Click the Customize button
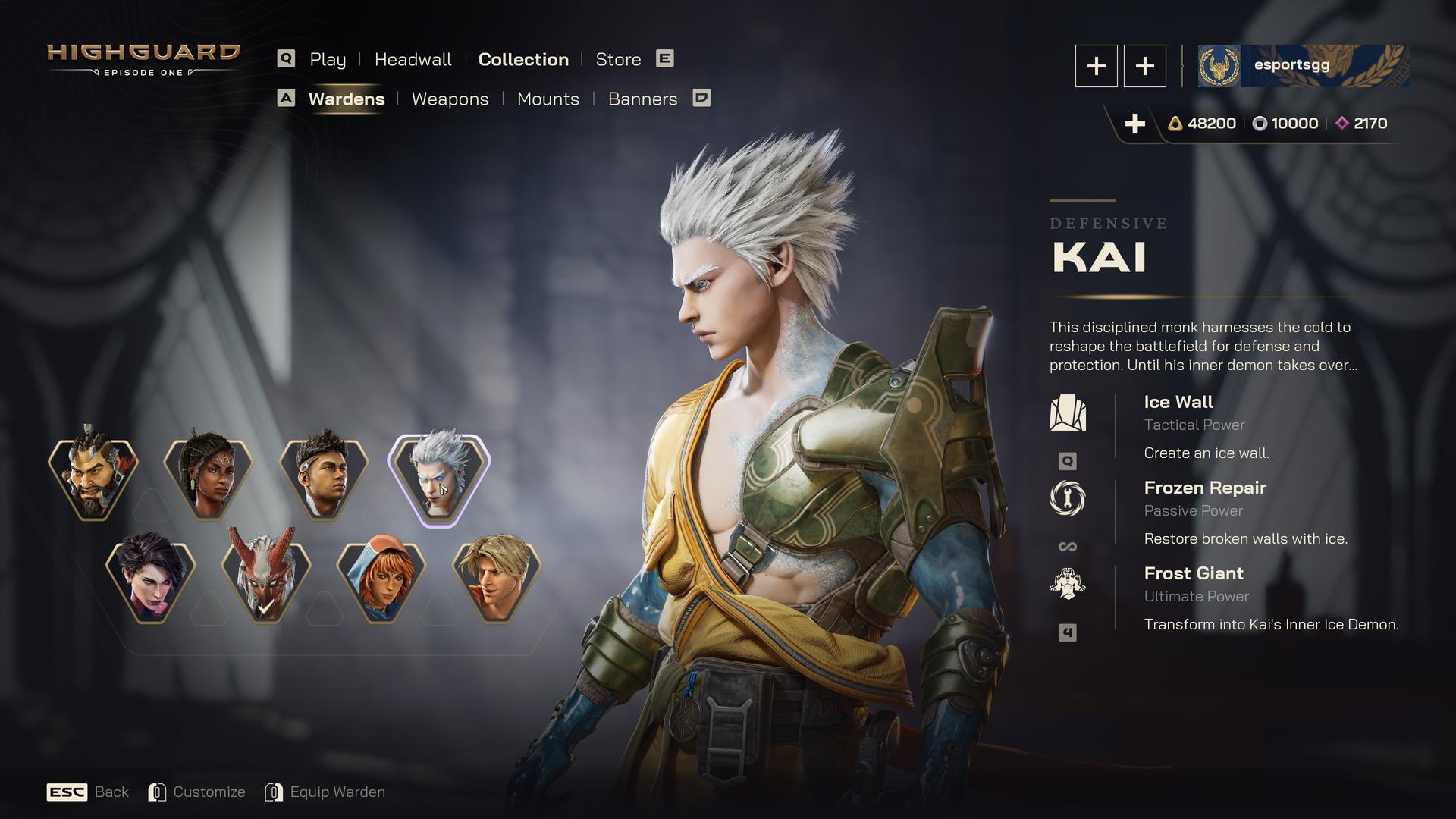 (197, 792)
